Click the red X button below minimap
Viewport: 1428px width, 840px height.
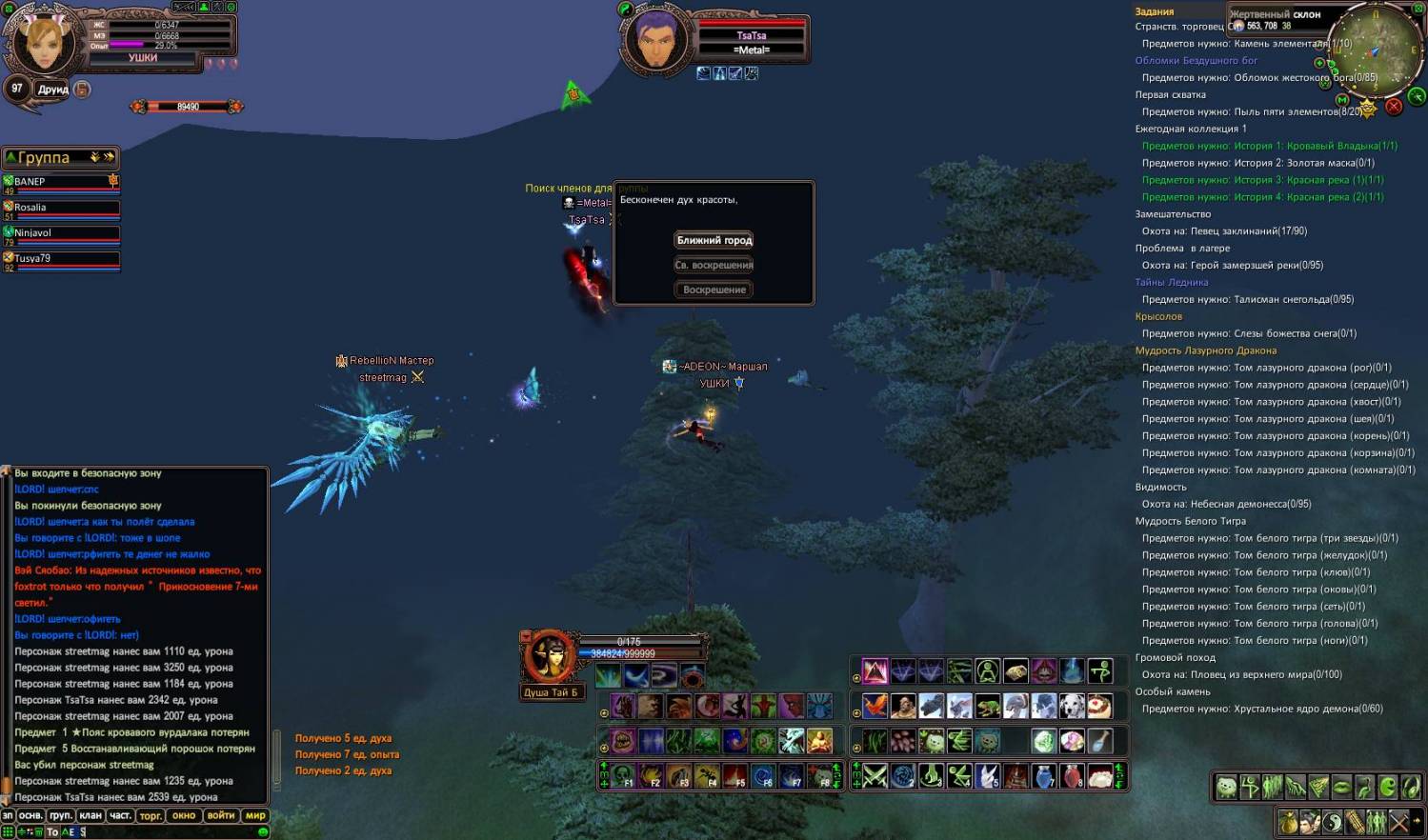point(1394,107)
